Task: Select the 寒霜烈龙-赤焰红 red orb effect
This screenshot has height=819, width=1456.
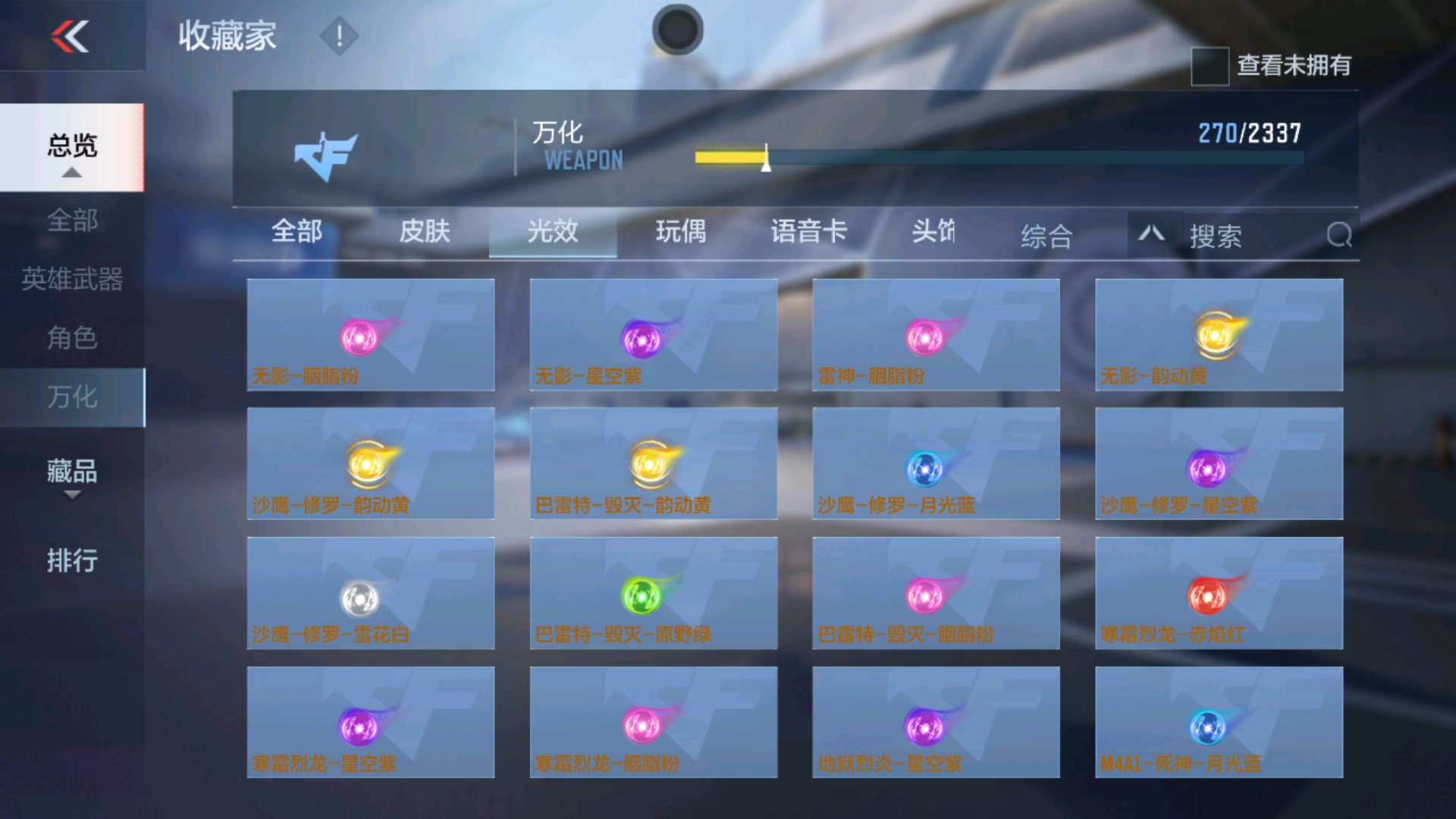Action: 1218,594
